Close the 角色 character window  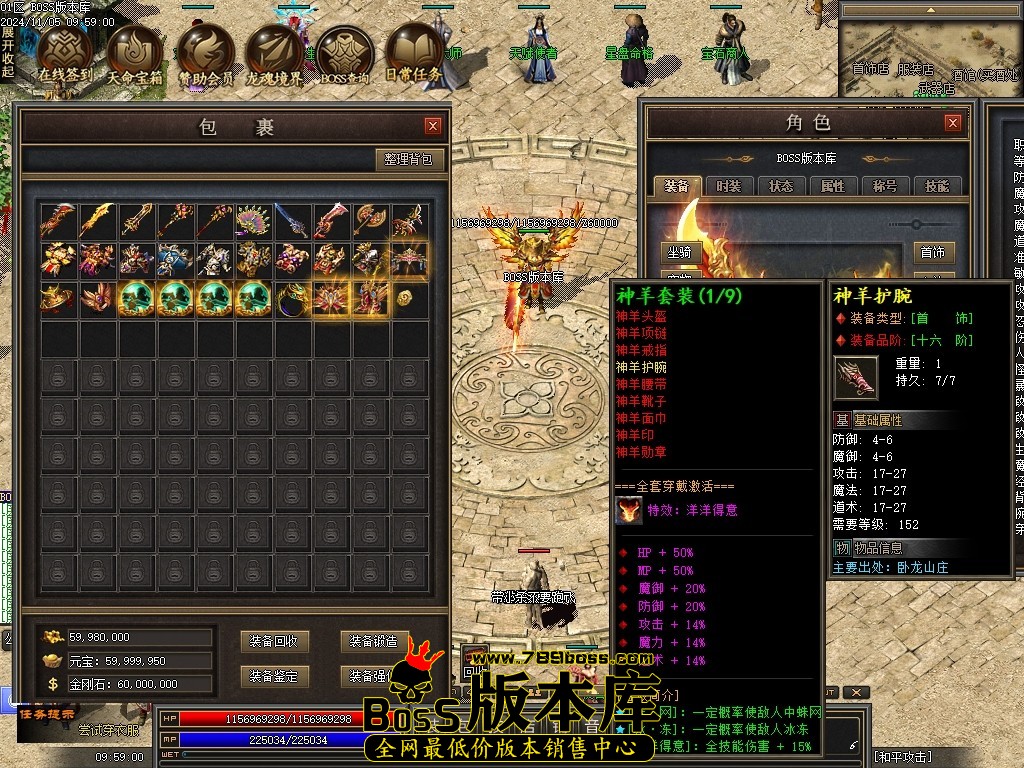(954, 122)
